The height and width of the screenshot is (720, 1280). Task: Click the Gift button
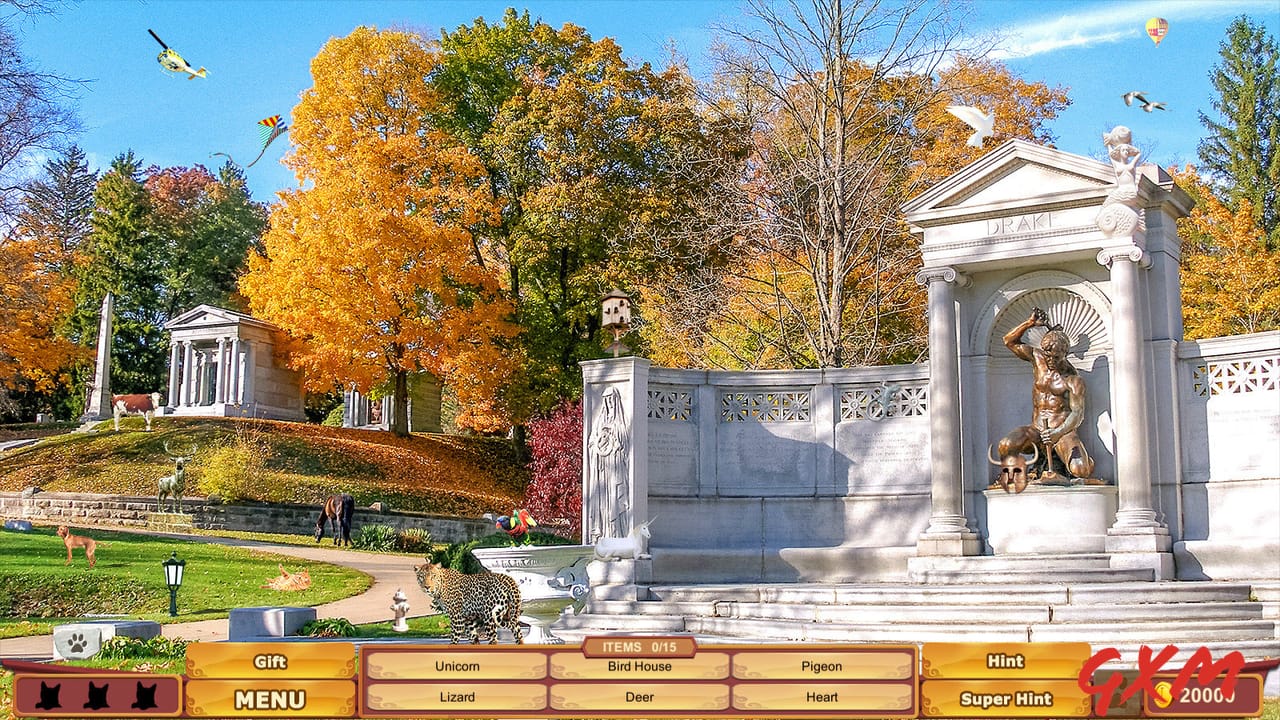click(x=270, y=662)
